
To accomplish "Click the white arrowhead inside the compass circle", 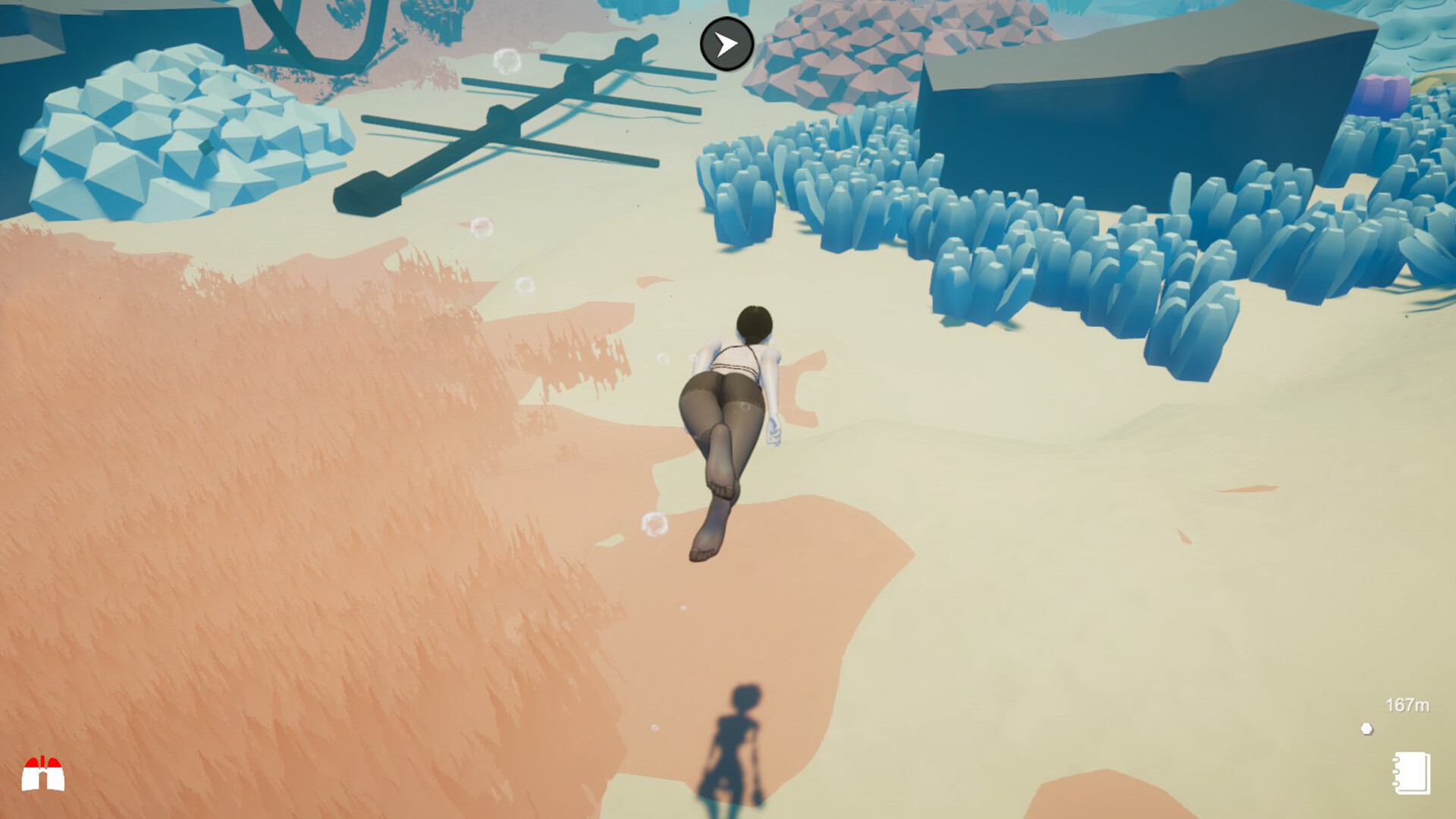I will tap(726, 44).
